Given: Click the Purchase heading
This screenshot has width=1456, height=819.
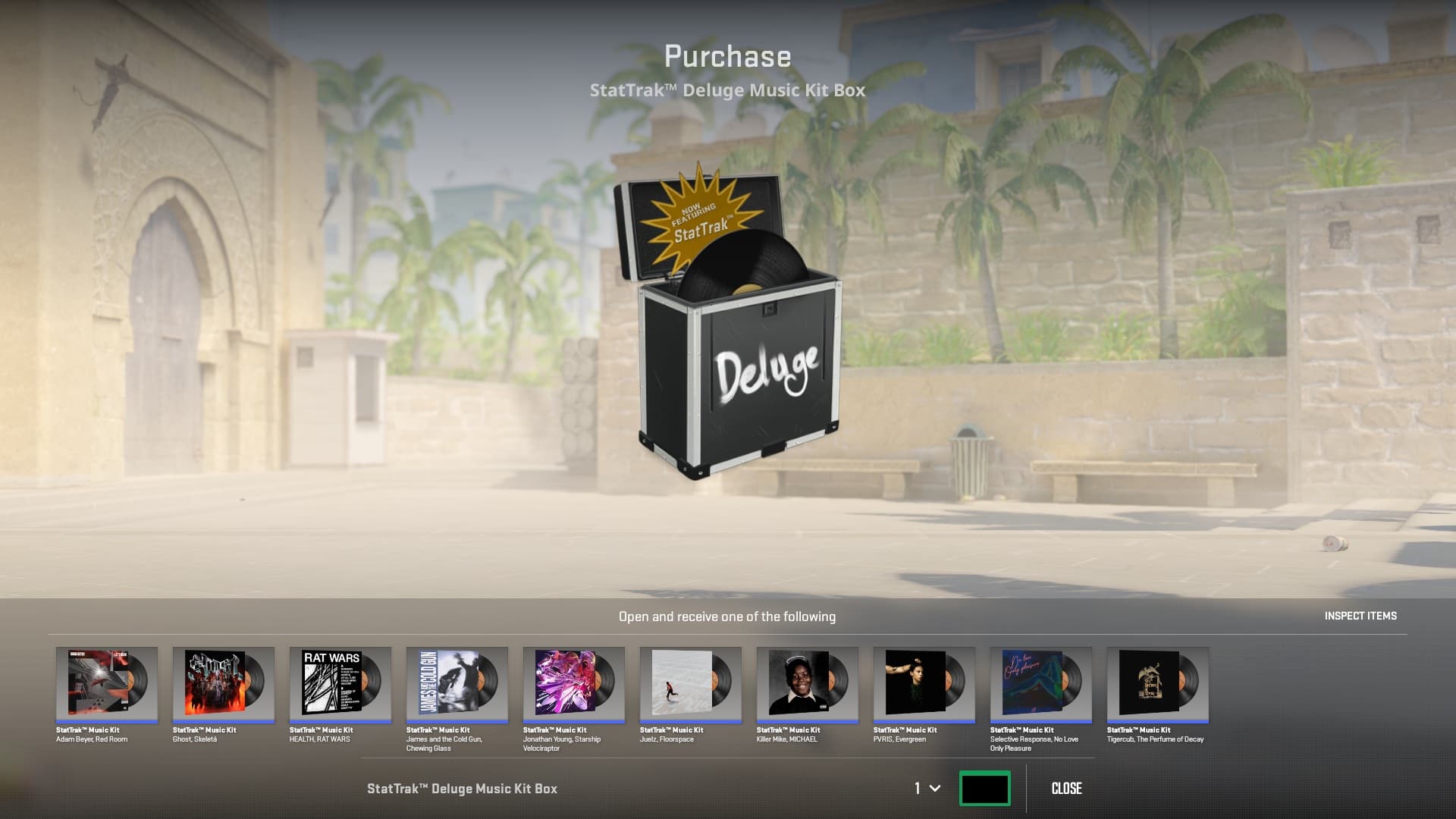Looking at the screenshot, I should 728,55.
